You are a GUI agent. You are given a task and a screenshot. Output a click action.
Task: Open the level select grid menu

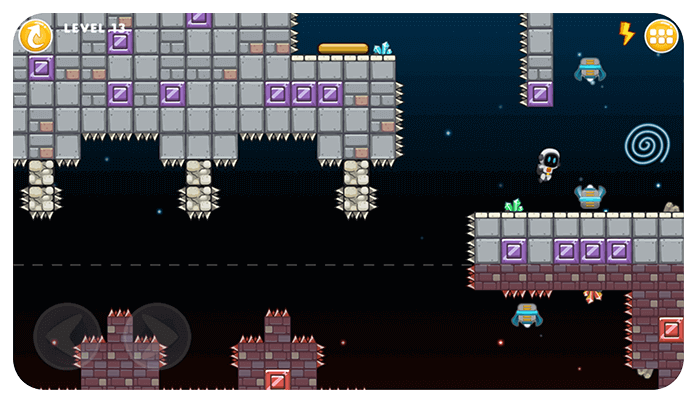[661, 36]
